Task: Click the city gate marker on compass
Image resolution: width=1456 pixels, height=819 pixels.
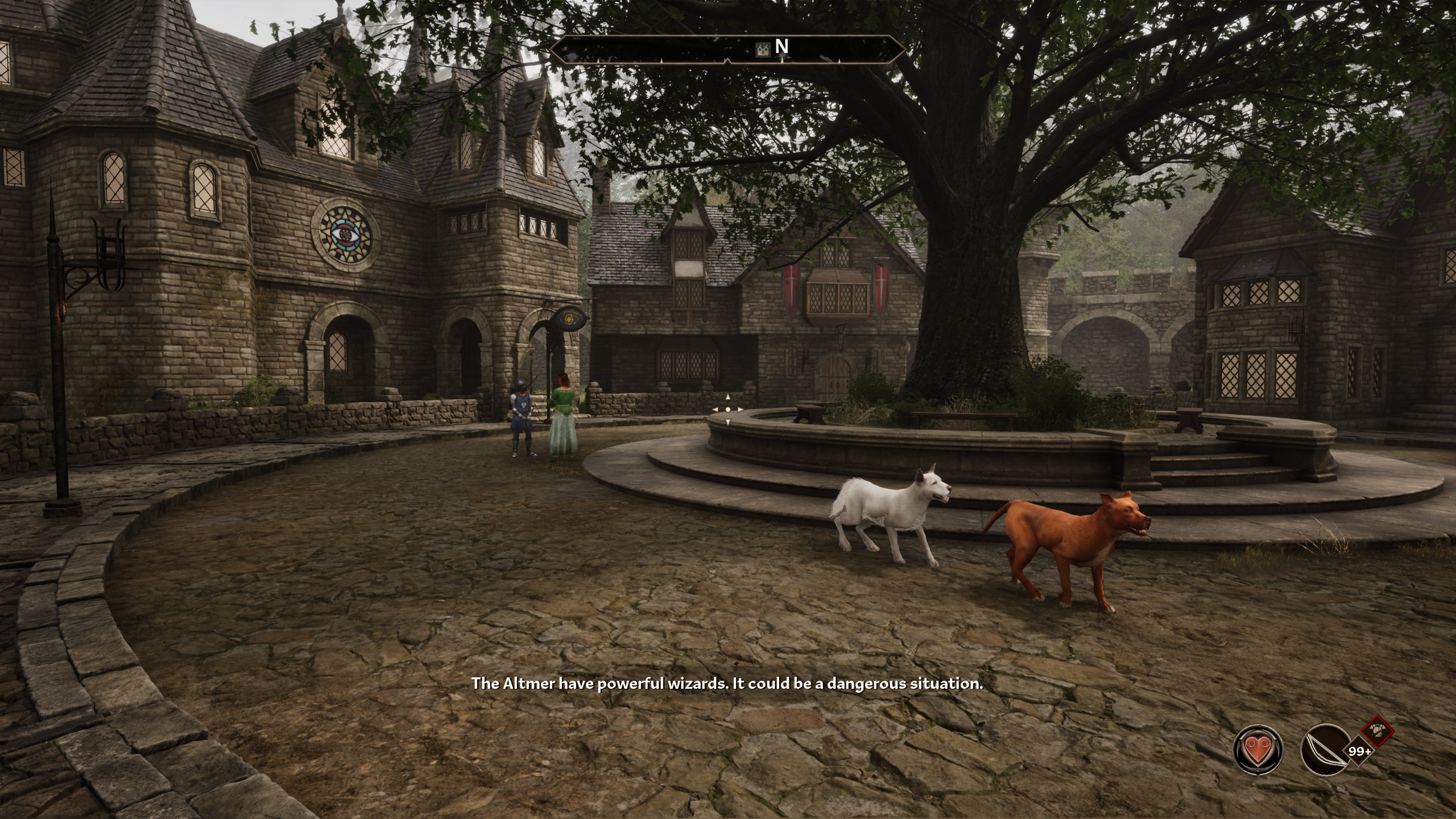Action: [764, 49]
